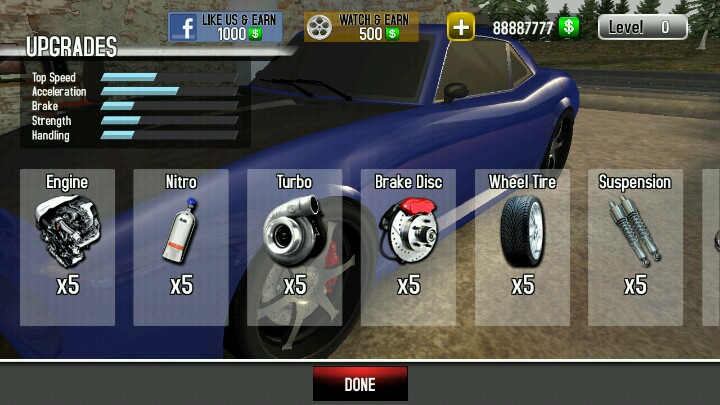Add more cash with yellow plus button

(x=460, y=27)
